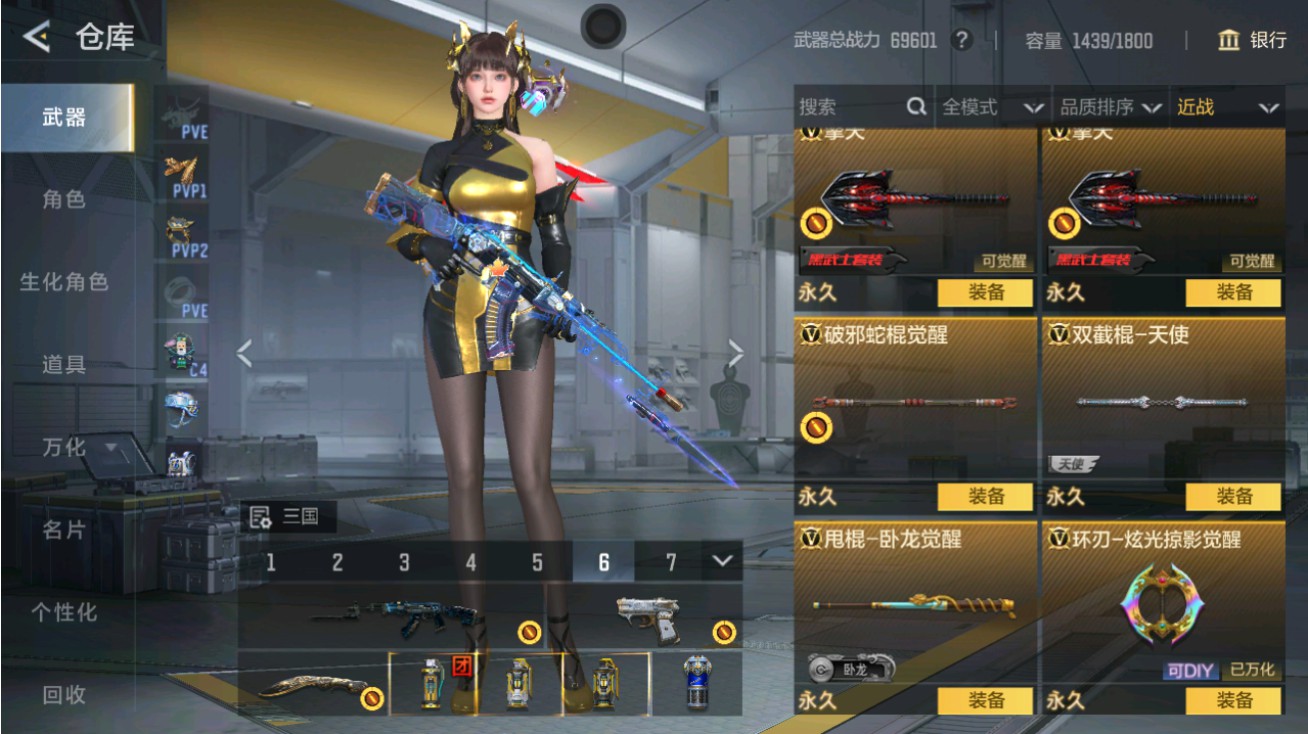Open the 银行 (Bank) icon
1308x734 pixels.
[1230, 41]
